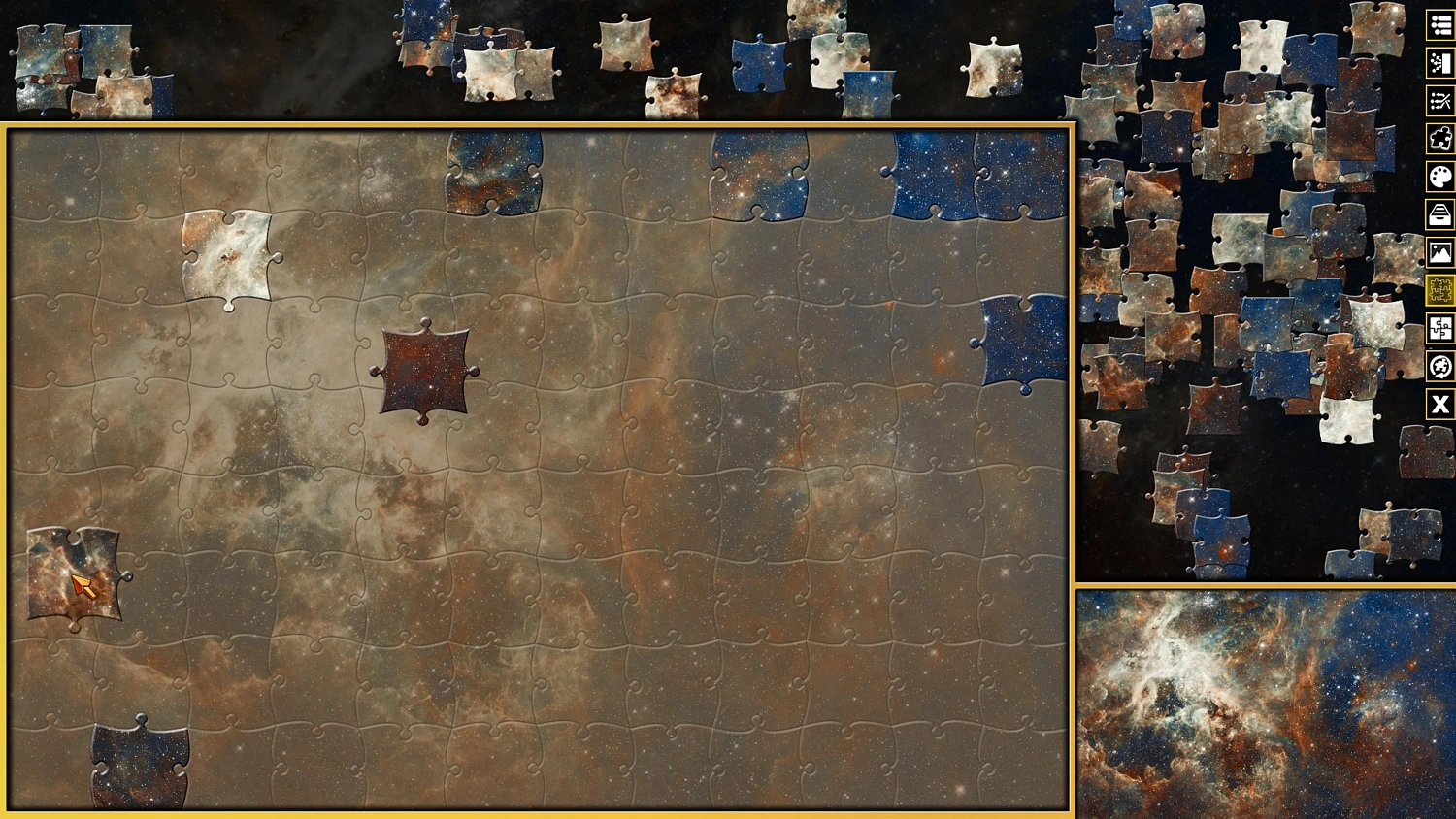The width and height of the screenshot is (1456, 819).
Task: Click the single puzzle piece icon
Action: point(1439,138)
